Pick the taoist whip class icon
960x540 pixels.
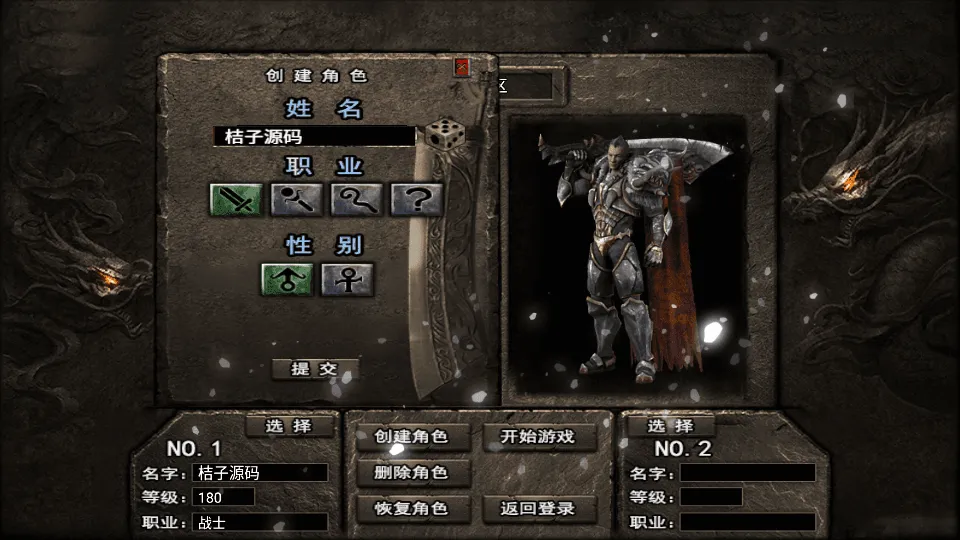[x=357, y=199]
